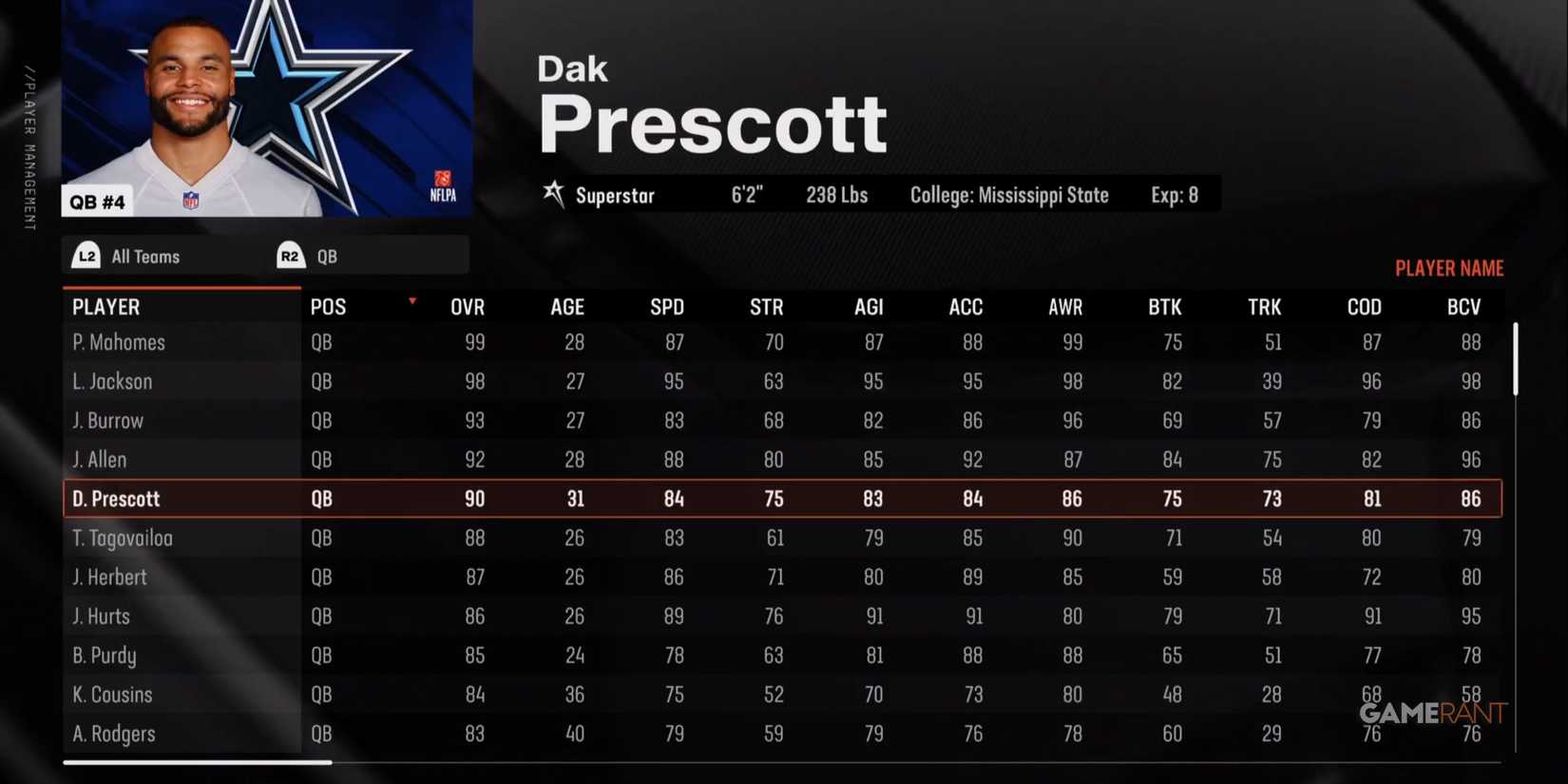Open the POS column sort dropdown arrow

pos(411,299)
